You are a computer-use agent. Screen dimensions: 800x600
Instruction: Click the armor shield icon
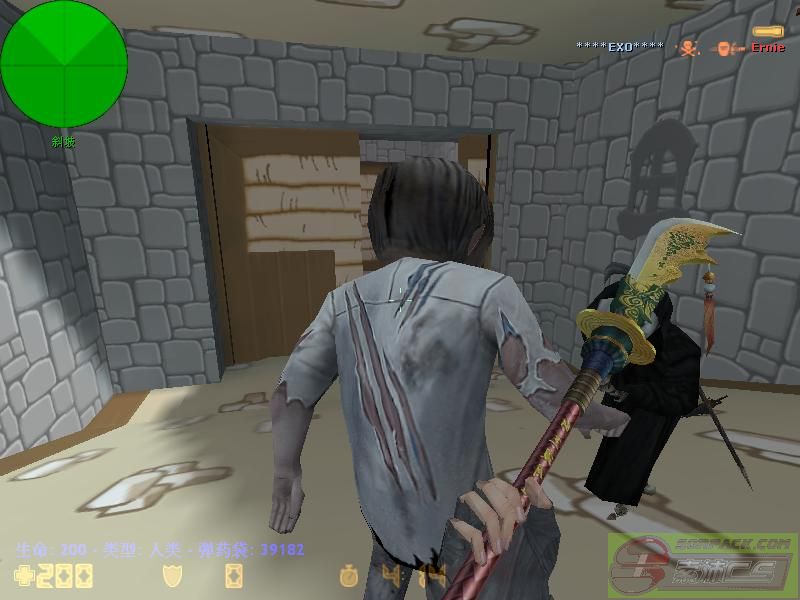pos(171,575)
